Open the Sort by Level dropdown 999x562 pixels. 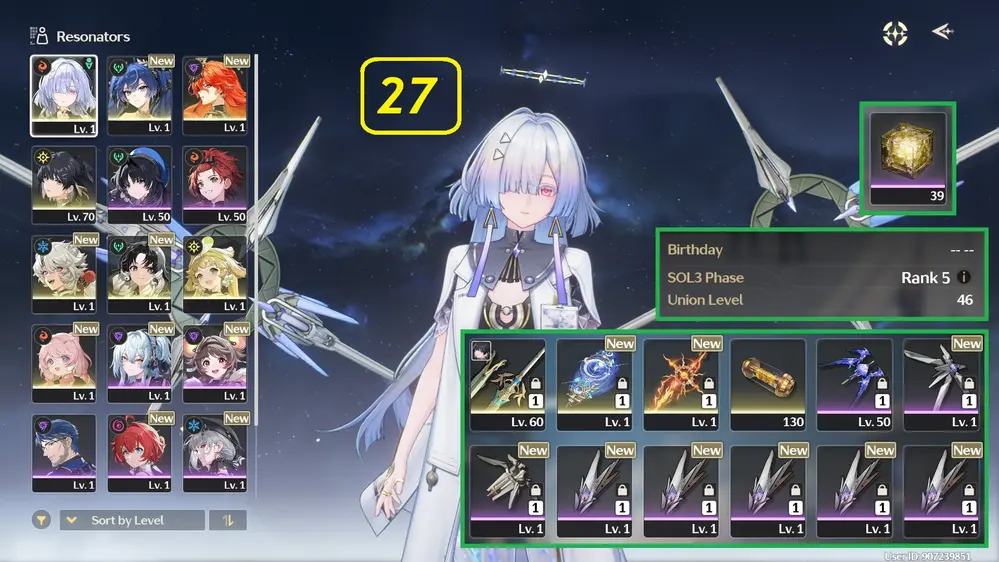(132, 521)
